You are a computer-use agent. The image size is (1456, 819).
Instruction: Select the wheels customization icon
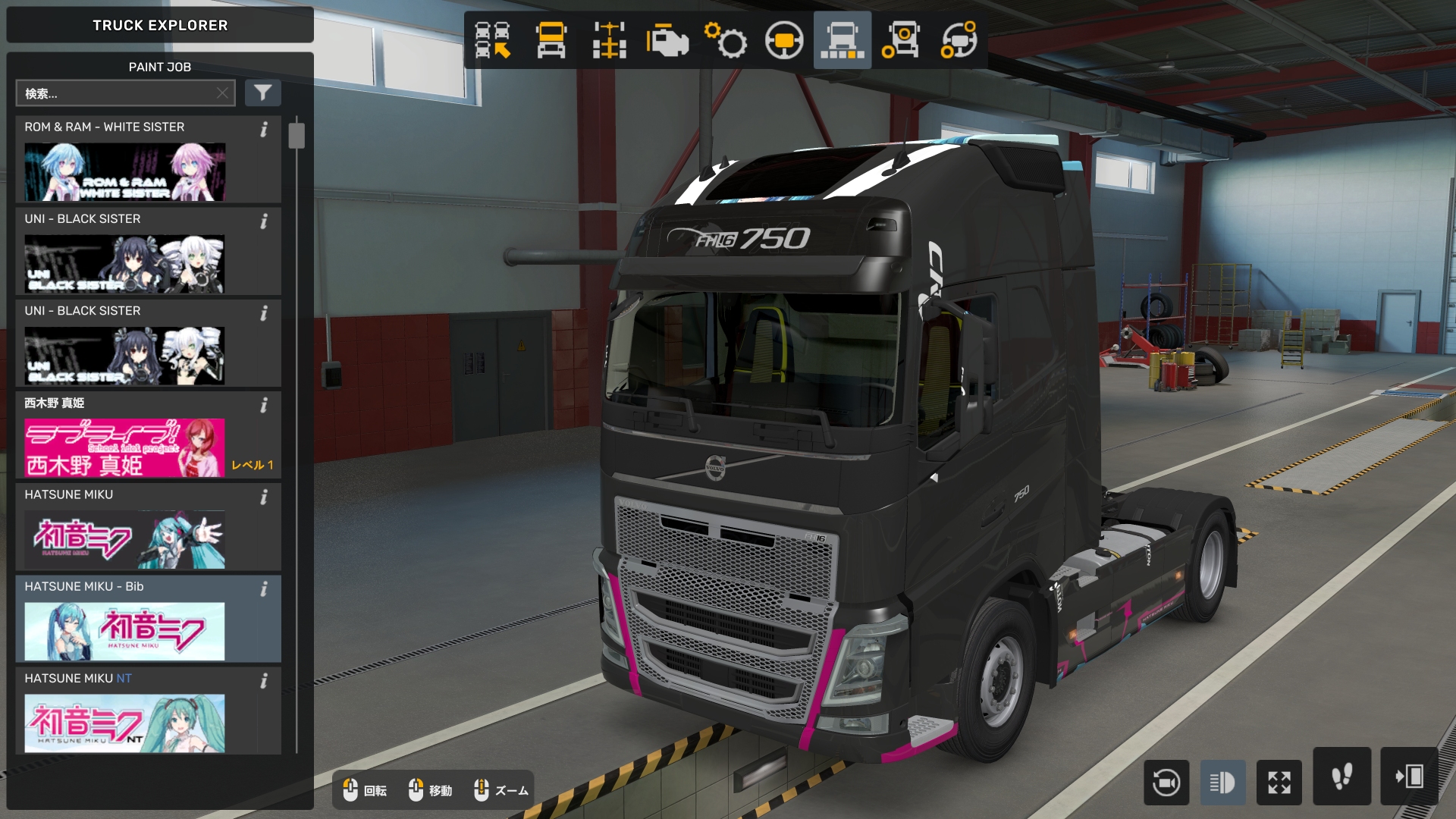(x=902, y=42)
